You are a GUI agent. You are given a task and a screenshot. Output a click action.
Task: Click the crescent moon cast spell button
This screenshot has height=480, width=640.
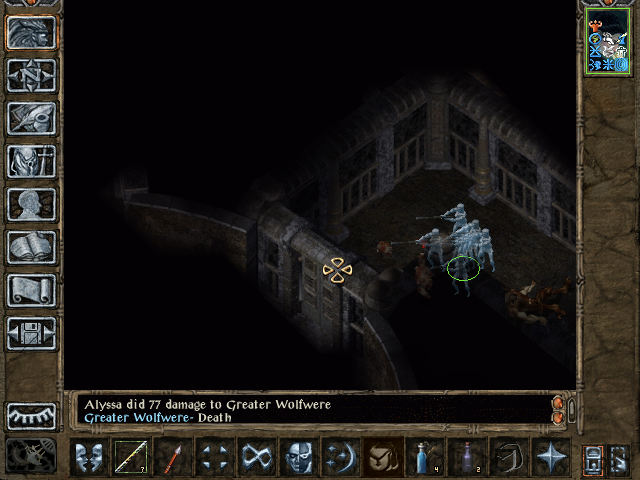341,457
